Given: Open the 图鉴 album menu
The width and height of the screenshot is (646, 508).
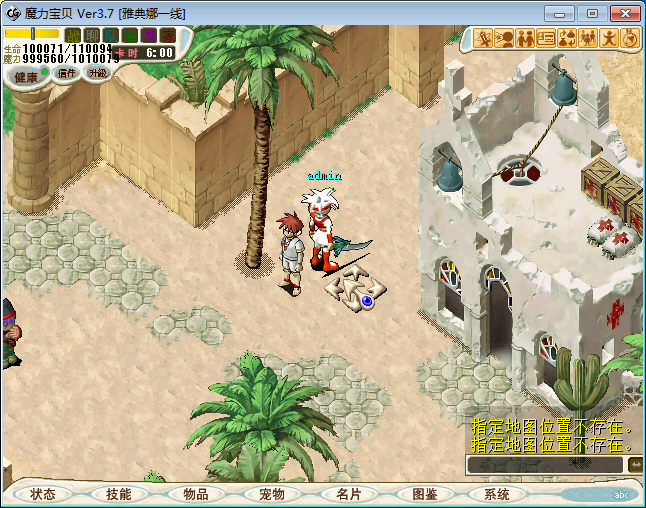Looking at the screenshot, I should (423, 494).
